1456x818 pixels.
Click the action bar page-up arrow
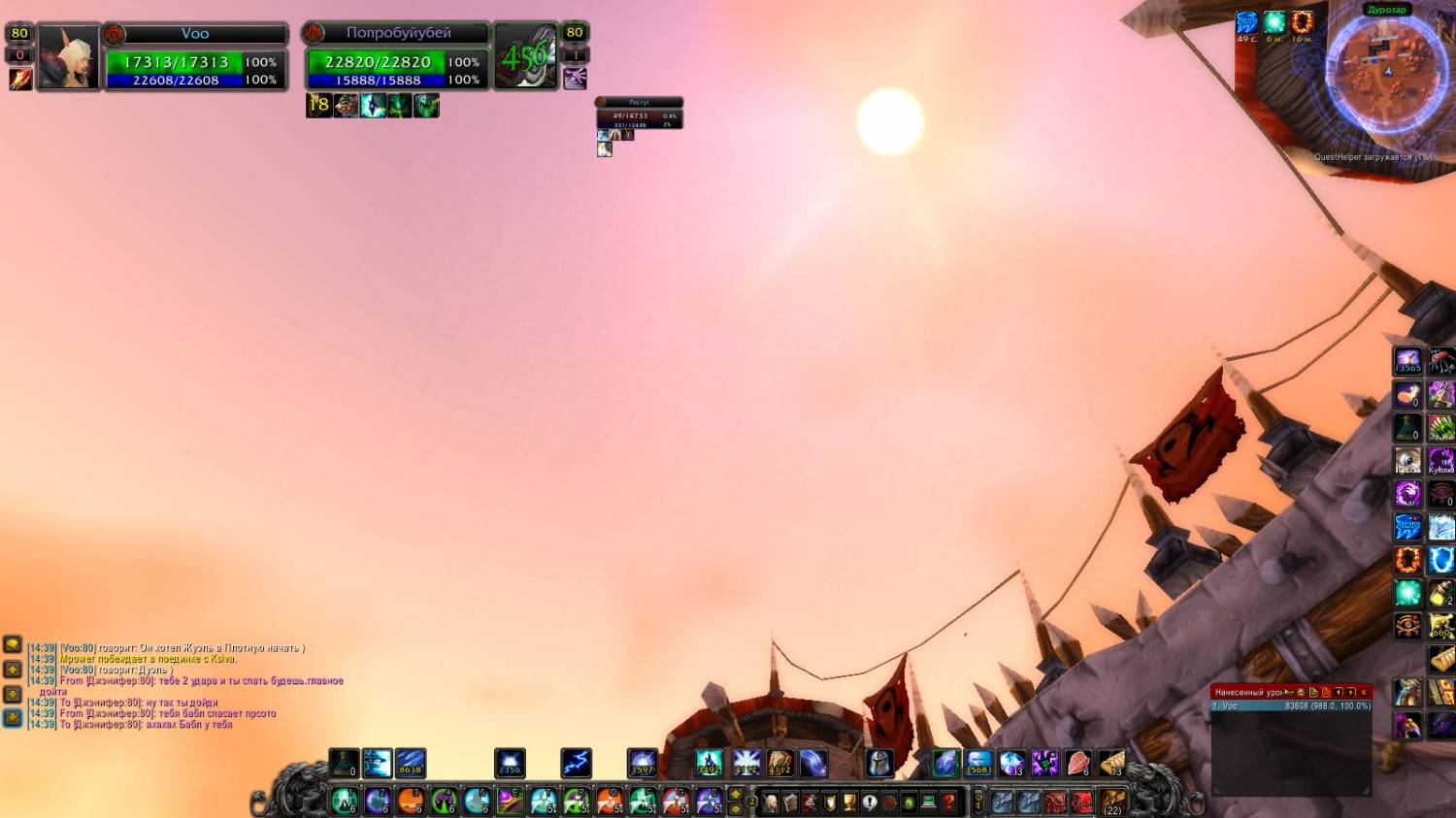click(736, 795)
